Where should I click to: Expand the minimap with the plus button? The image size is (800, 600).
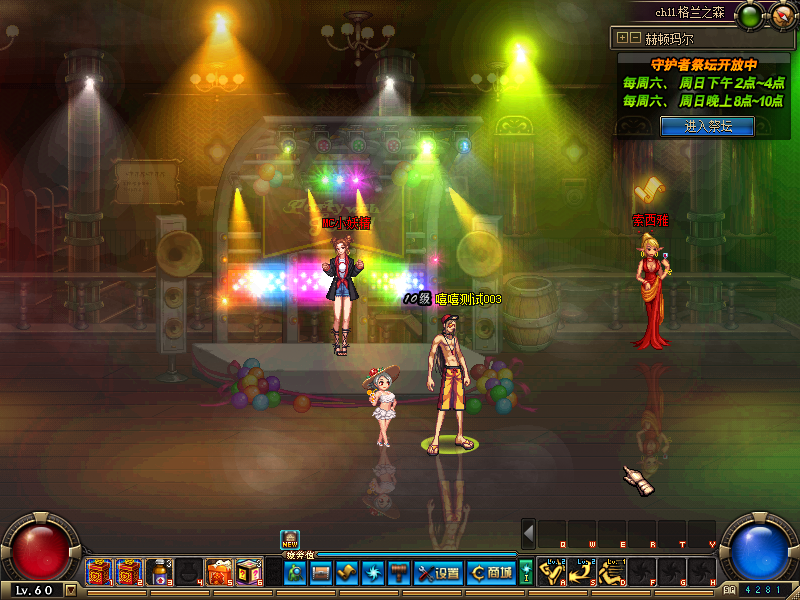622,38
